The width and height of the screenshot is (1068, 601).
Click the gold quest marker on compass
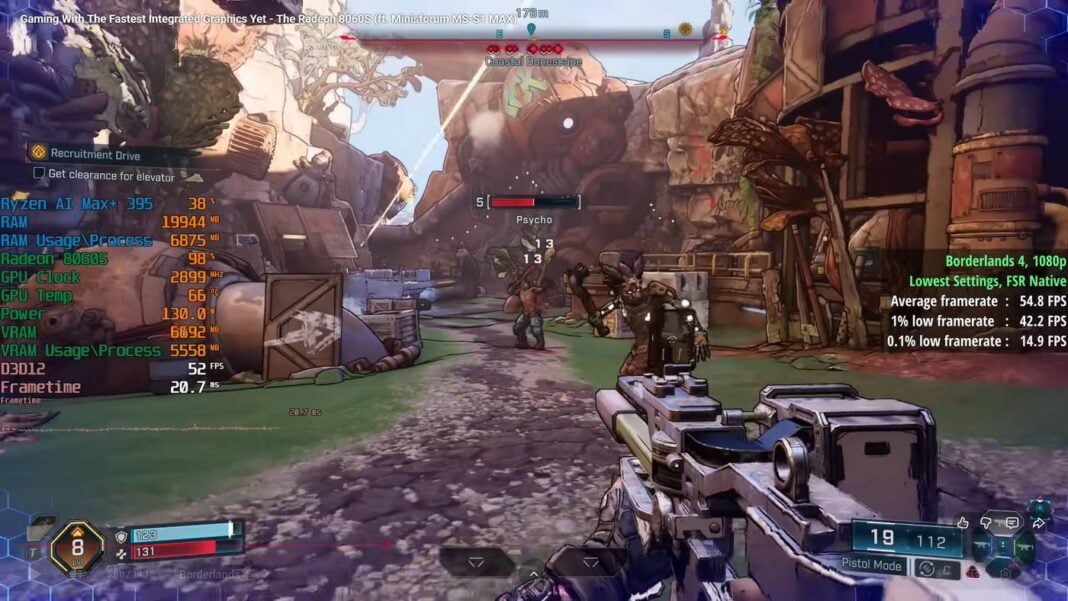click(x=685, y=29)
